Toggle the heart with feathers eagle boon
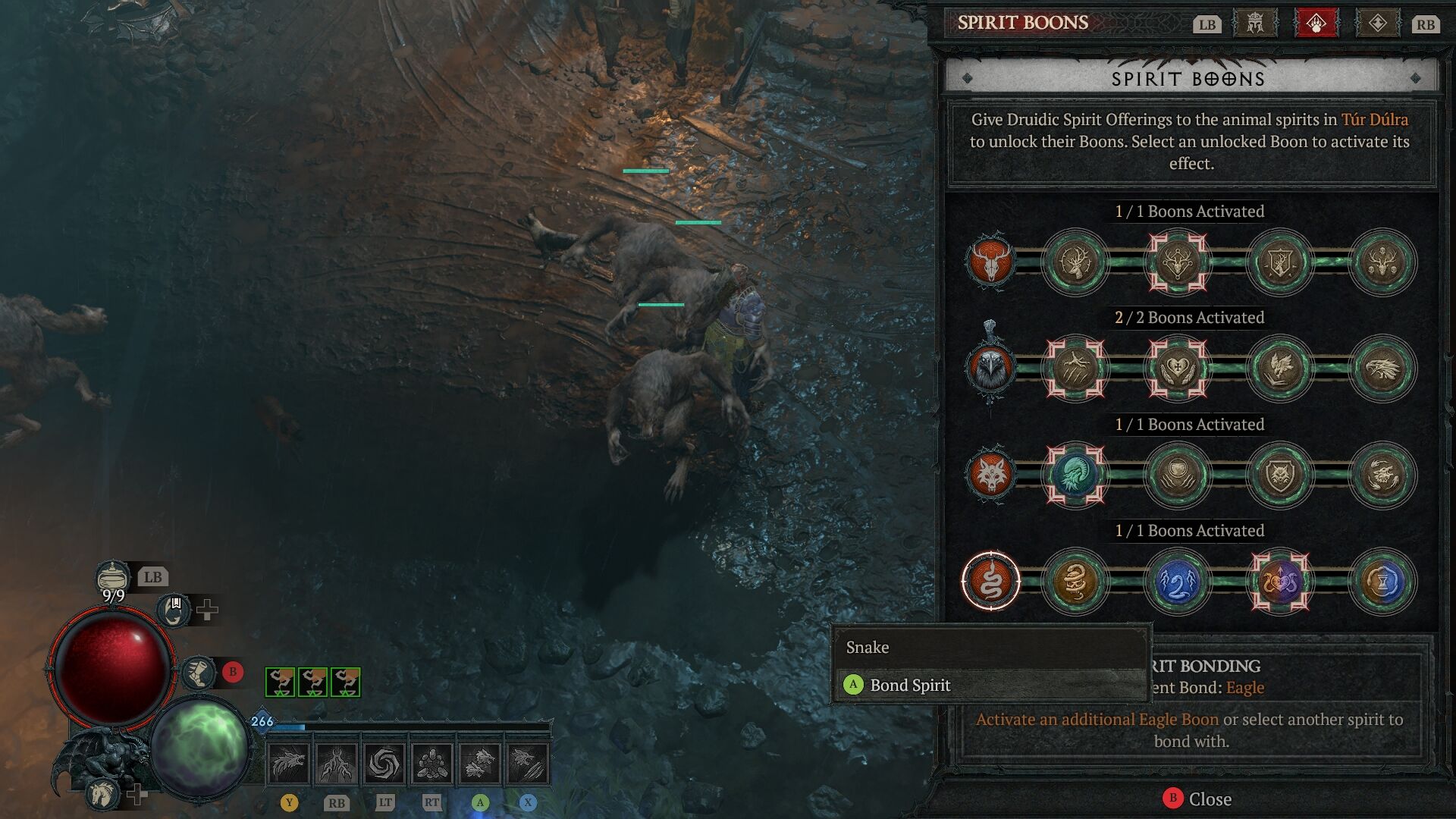1456x819 pixels. [x=1178, y=369]
